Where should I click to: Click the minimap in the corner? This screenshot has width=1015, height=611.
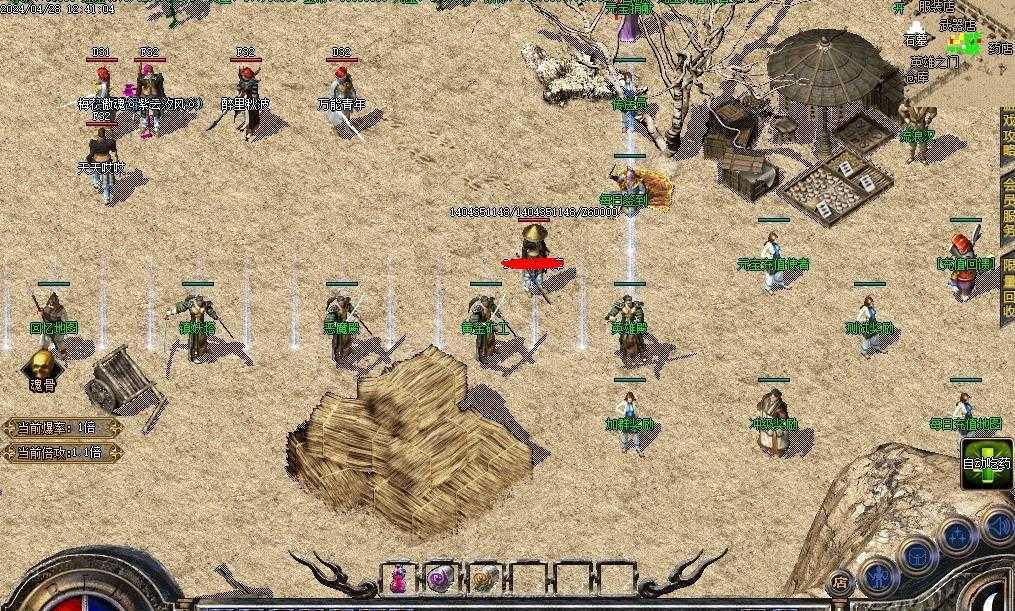click(965, 41)
